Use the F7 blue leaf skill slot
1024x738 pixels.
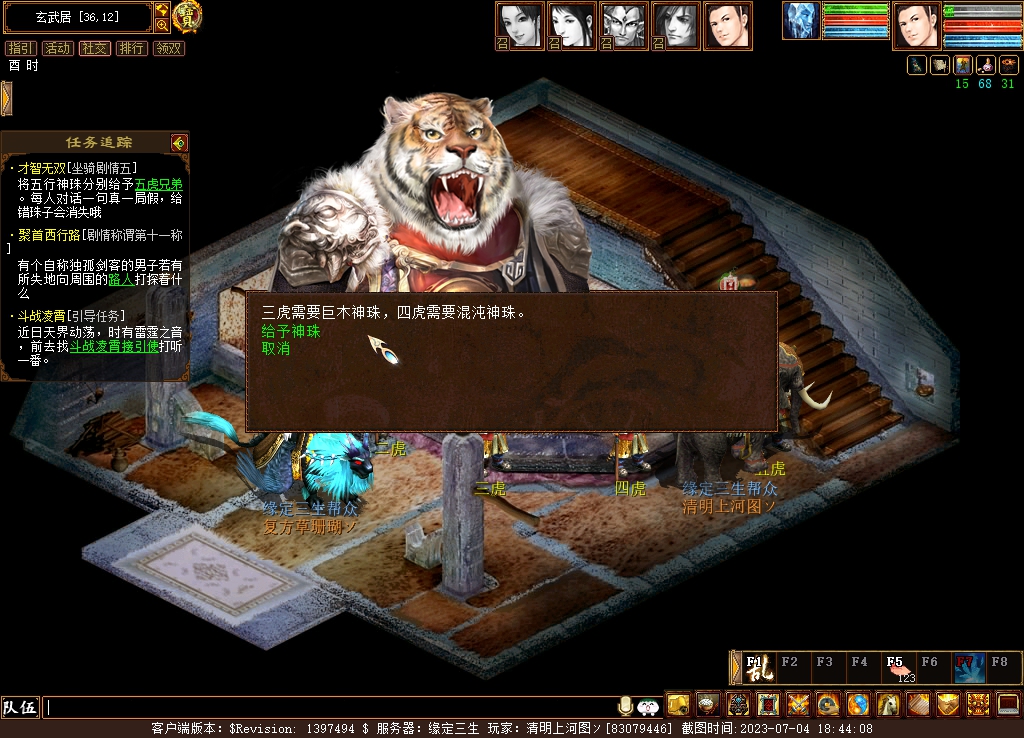pos(968,667)
